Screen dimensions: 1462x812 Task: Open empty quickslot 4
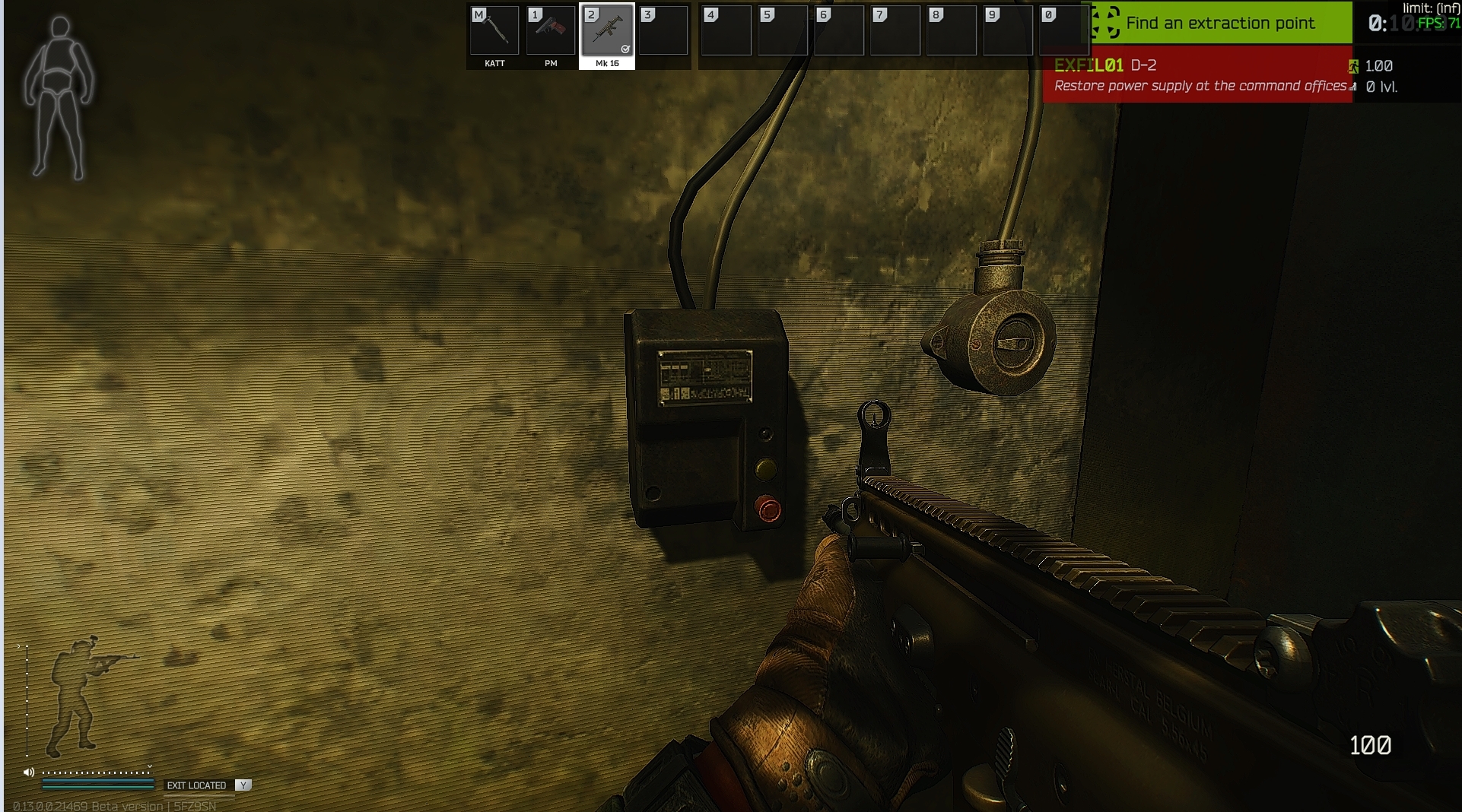[726, 30]
